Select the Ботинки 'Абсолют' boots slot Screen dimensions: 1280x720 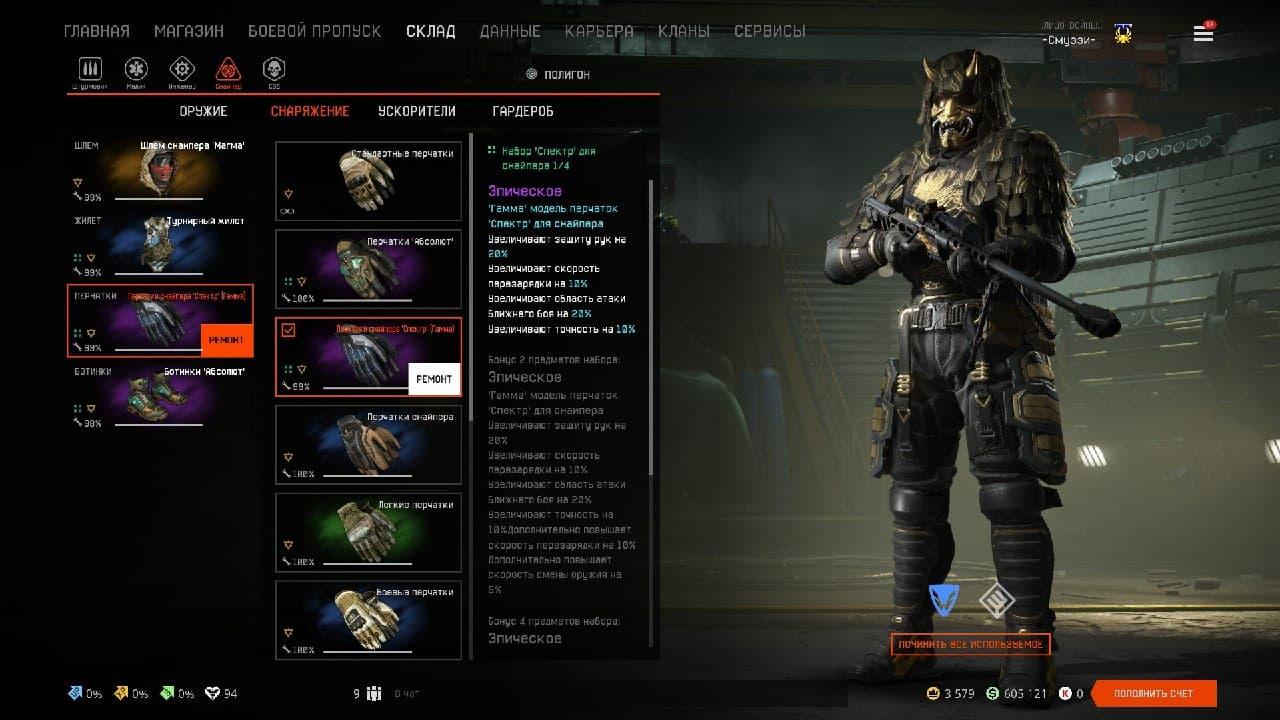point(160,397)
